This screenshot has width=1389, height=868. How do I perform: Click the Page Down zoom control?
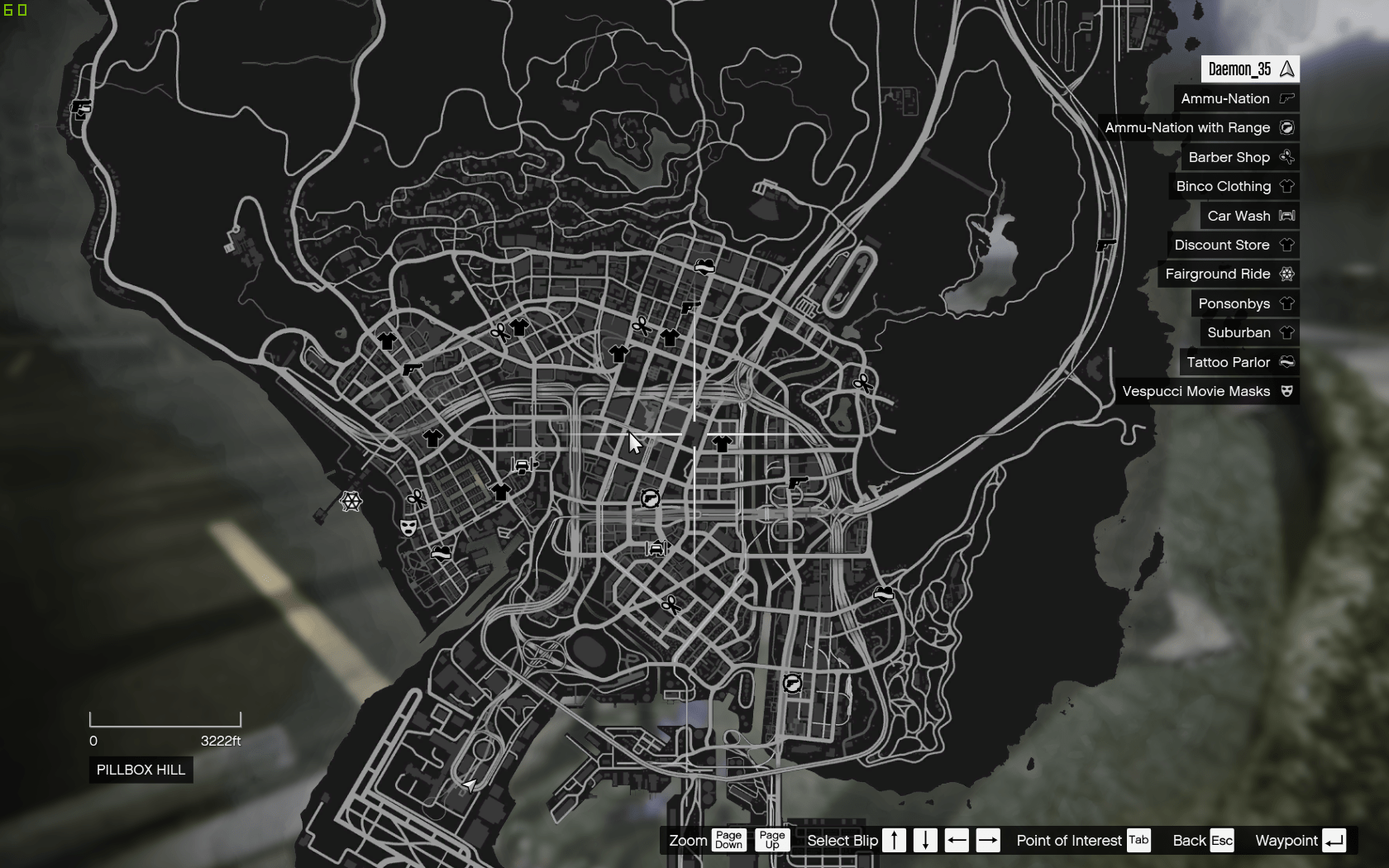(x=728, y=840)
